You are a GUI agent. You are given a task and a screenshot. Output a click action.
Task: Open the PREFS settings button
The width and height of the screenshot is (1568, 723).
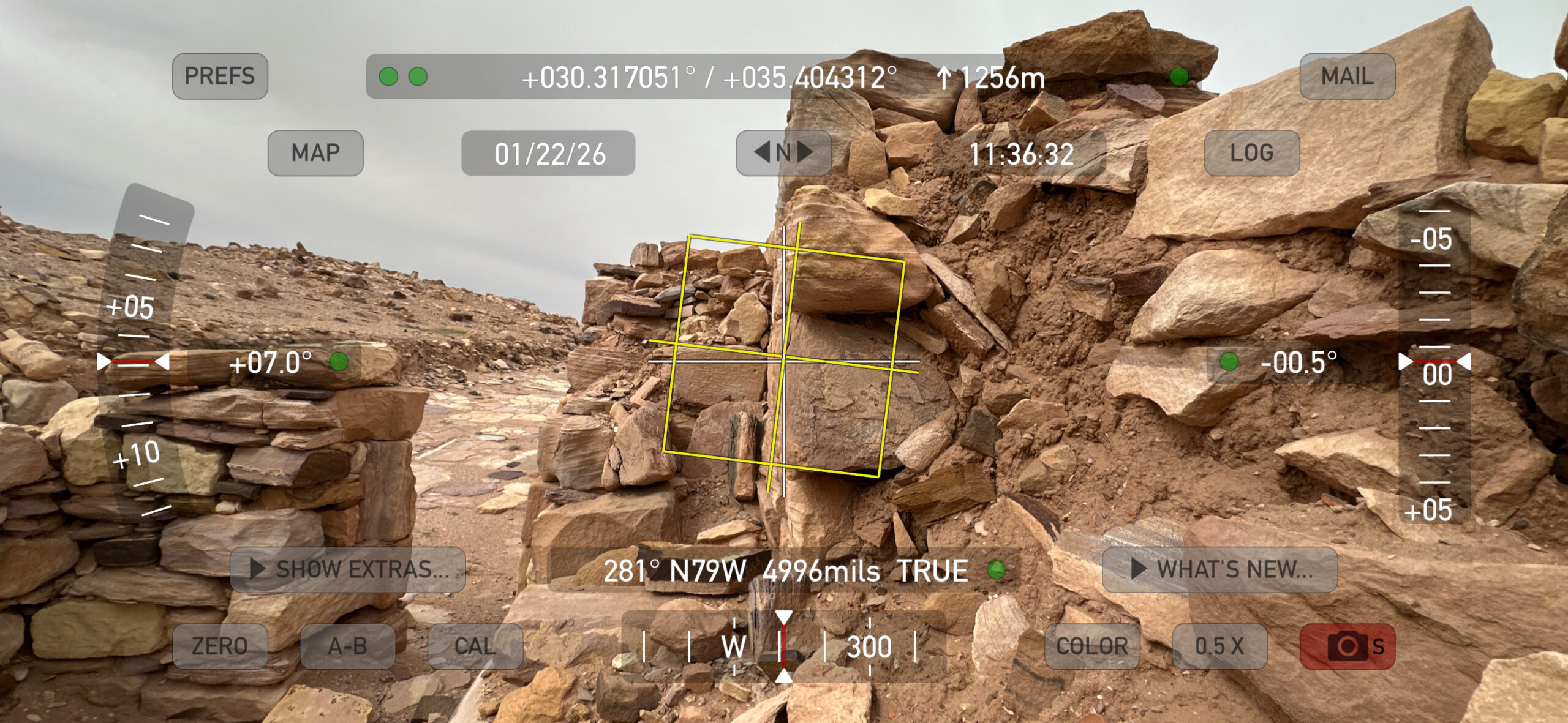[x=220, y=77]
